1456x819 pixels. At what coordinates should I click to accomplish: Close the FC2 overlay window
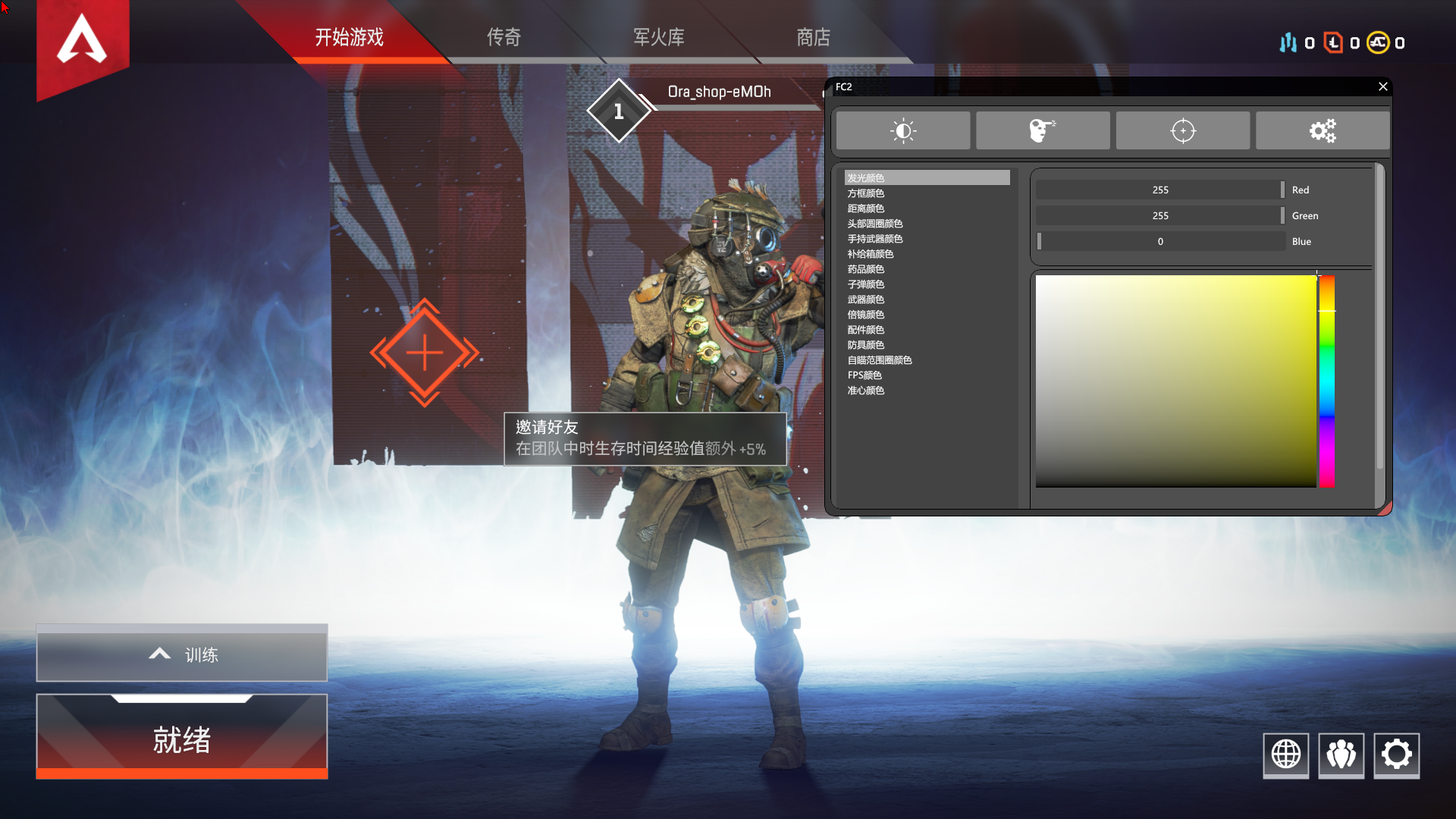[x=1382, y=87]
